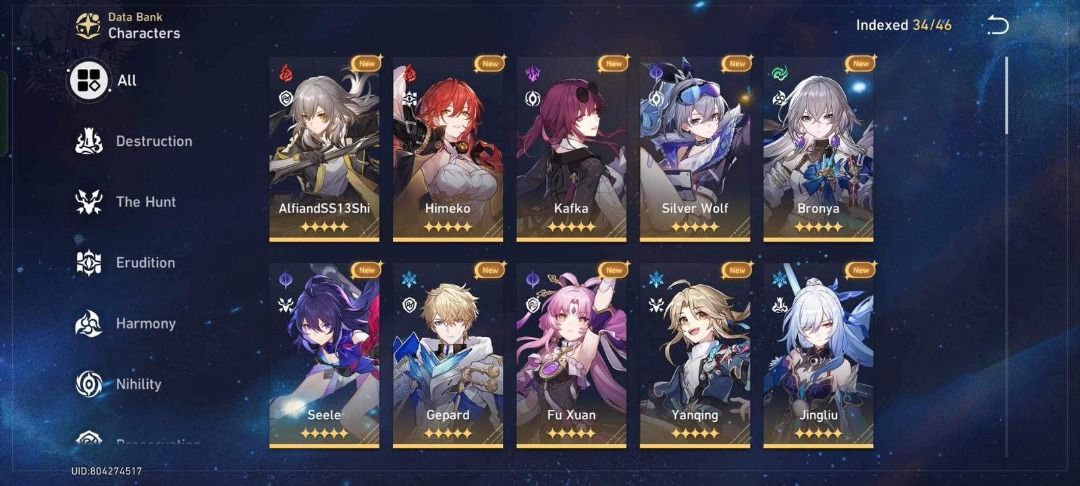1080x486 pixels.
Task: Select Himeko's character card
Action: 447,148
